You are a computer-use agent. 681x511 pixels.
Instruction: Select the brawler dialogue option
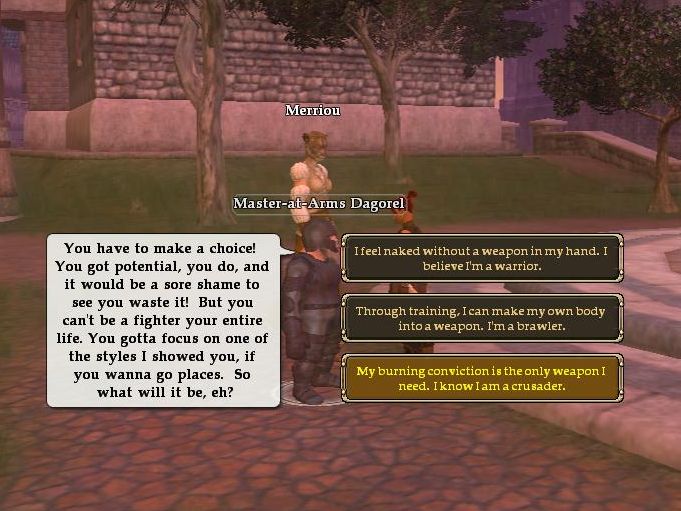coord(482,318)
